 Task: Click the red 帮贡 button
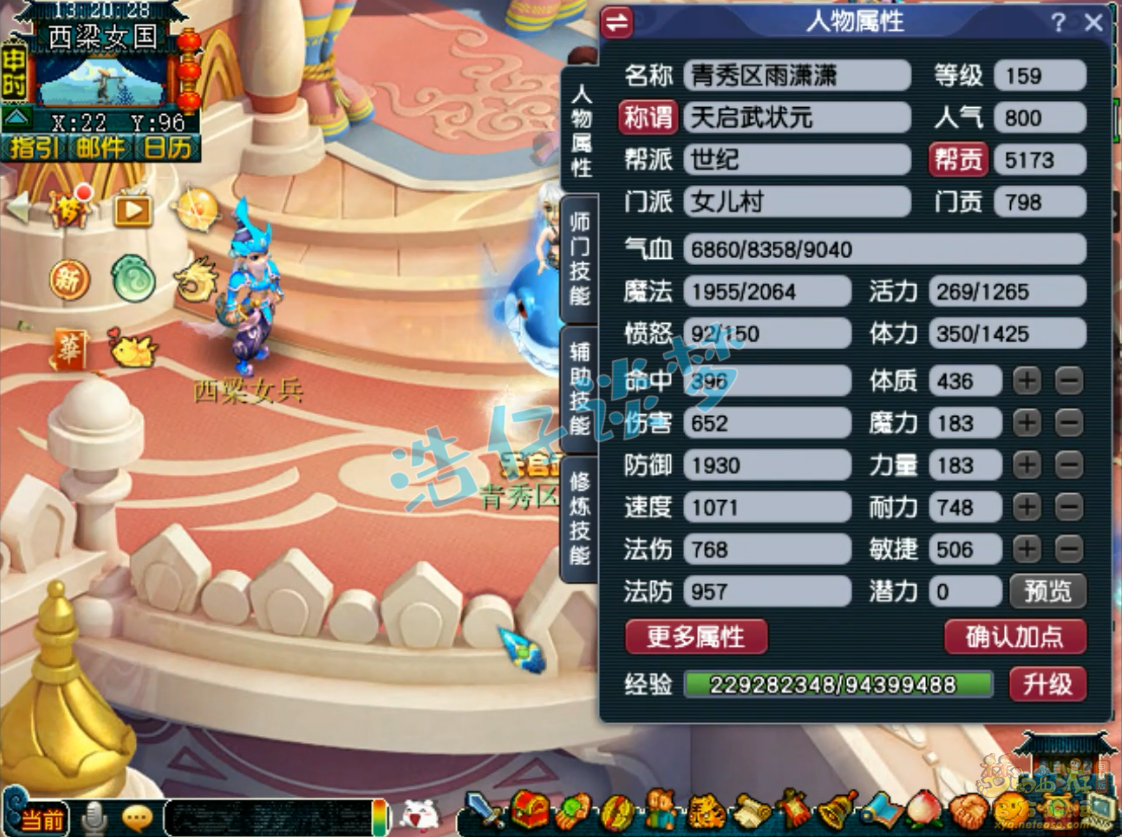pos(959,160)
